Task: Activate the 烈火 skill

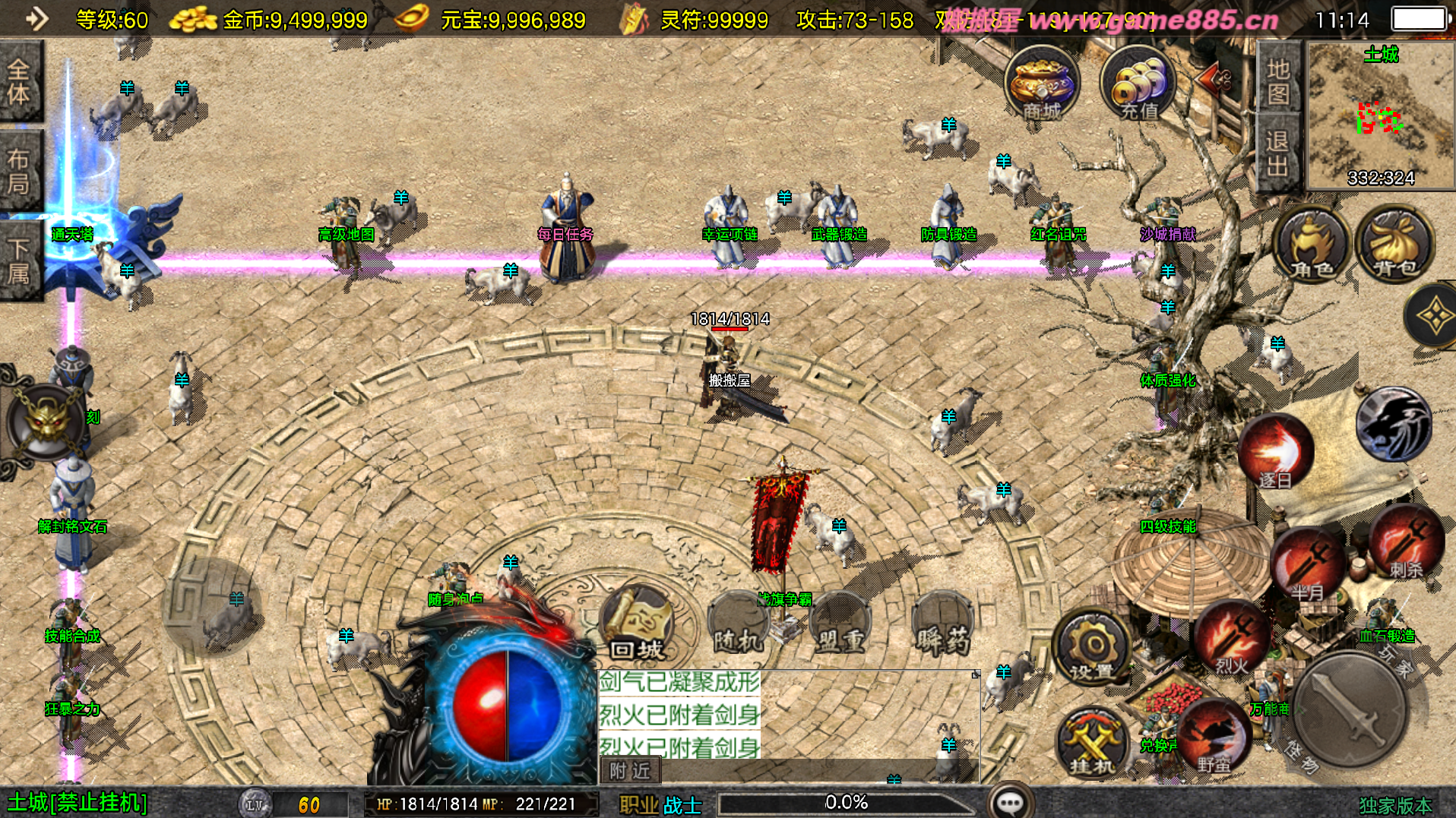Action: coord(1232,638)
